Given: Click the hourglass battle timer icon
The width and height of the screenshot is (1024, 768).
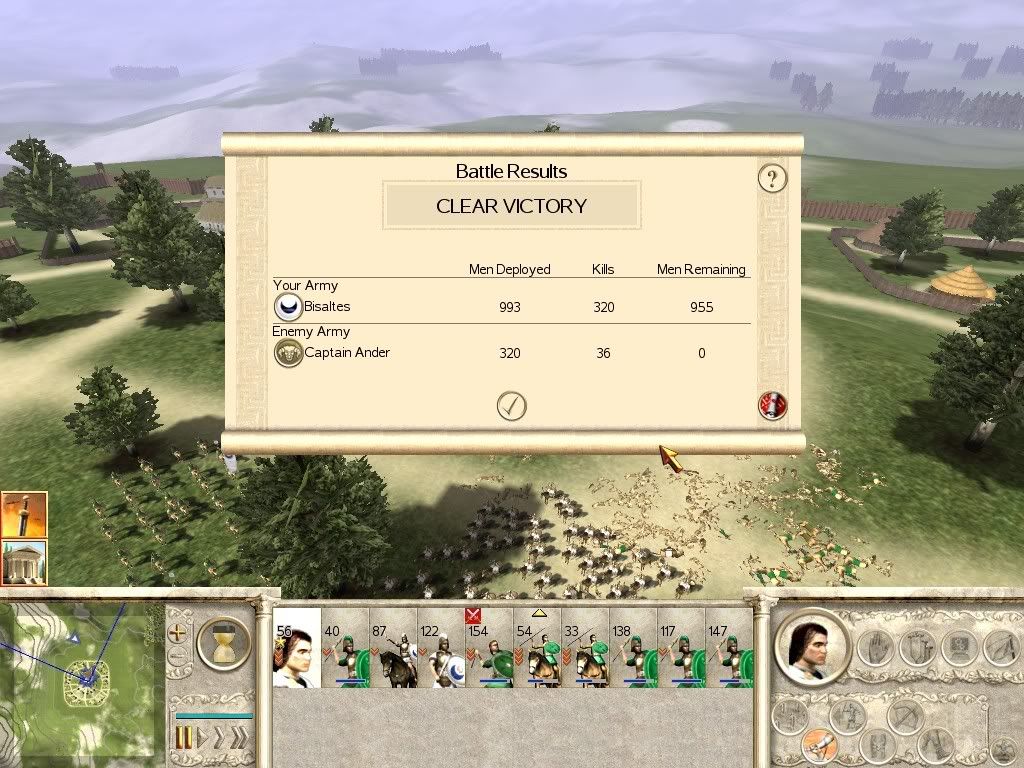Looking at the screenshot, I should tap(225, 642).
